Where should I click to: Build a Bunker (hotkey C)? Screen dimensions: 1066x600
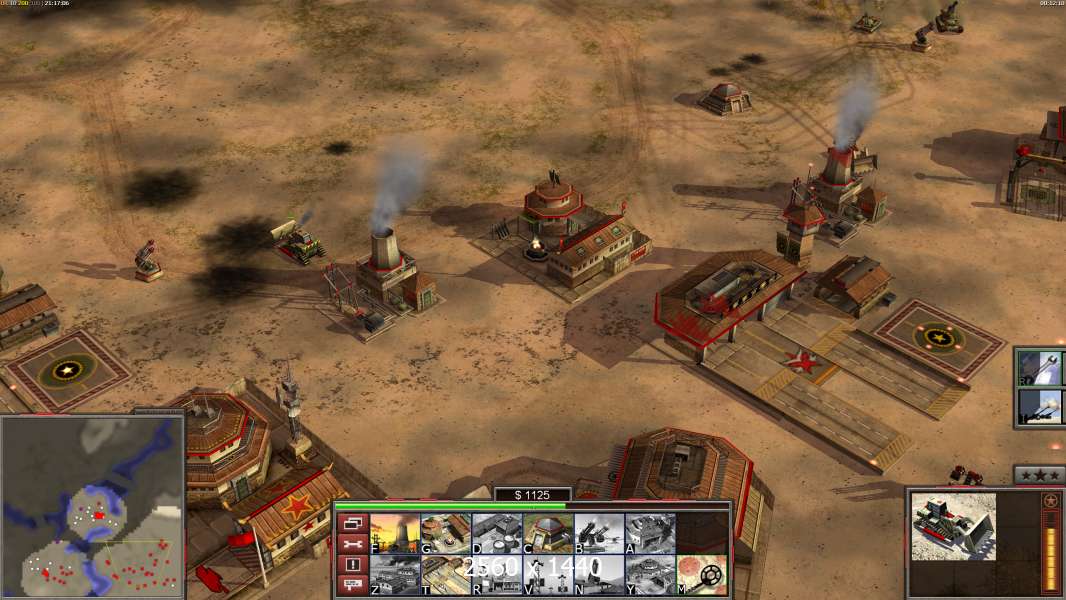[548, 534]
